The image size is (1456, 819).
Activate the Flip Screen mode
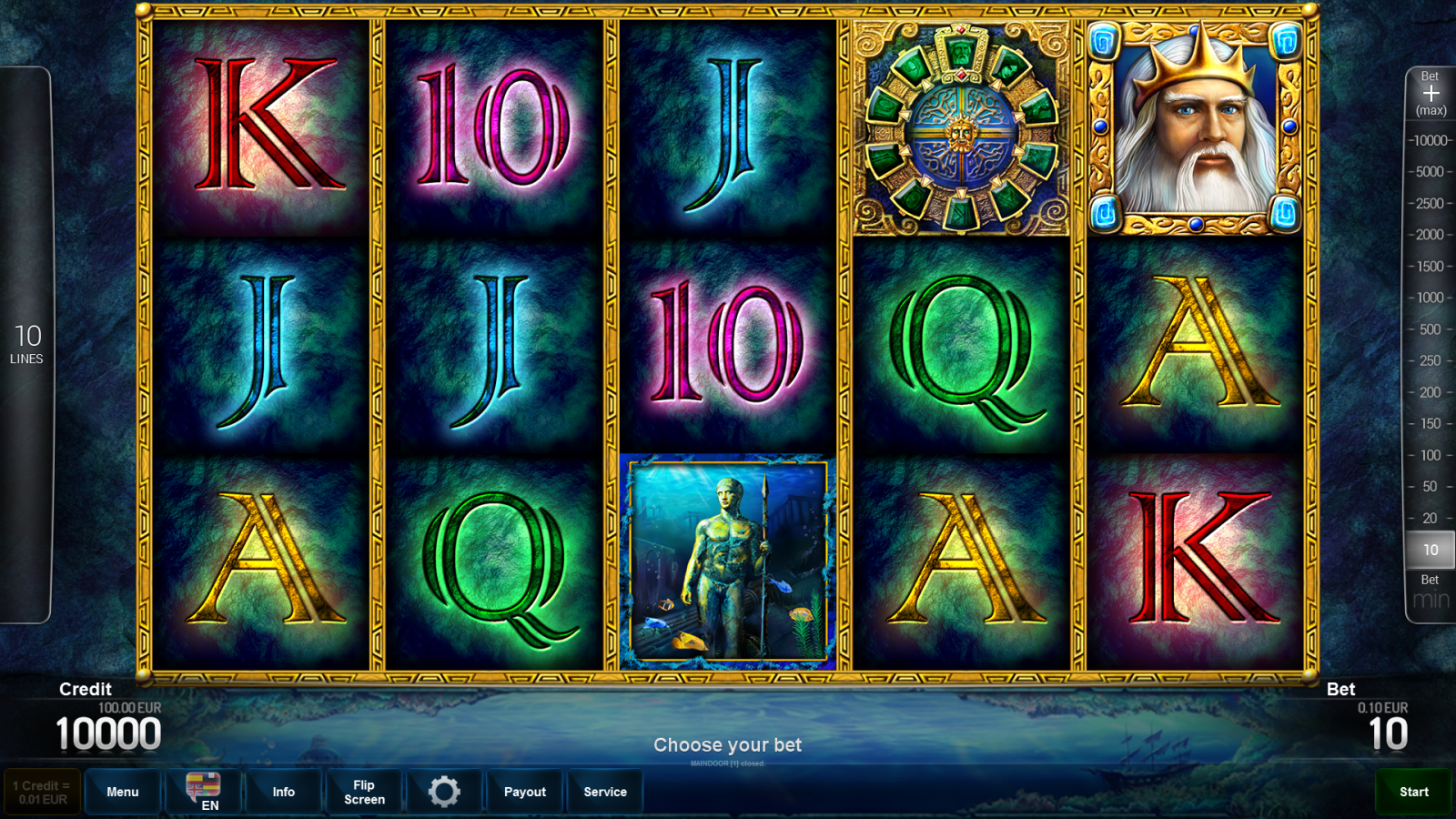click(364, 791)
